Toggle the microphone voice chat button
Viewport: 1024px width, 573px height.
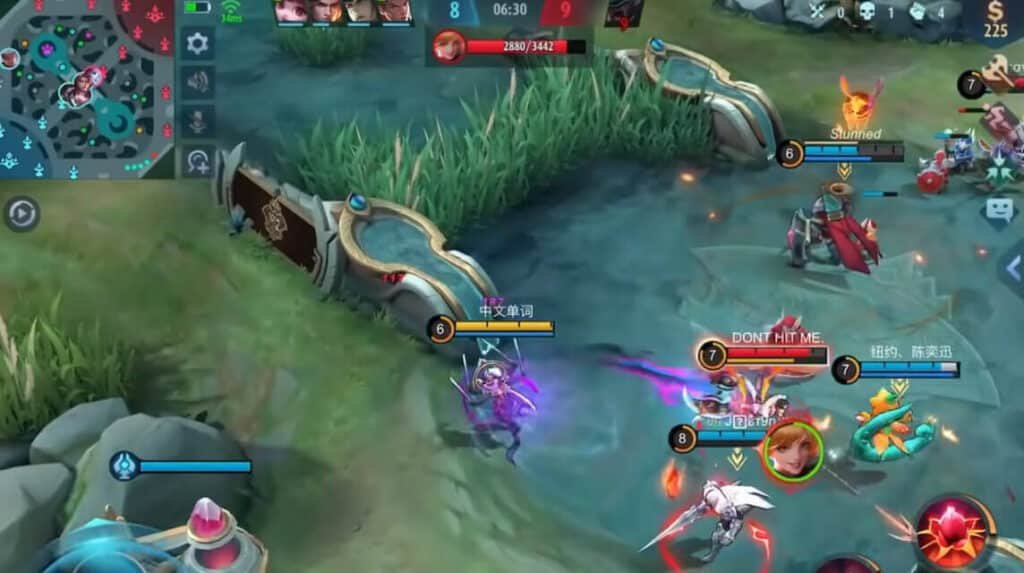point(198,121)
